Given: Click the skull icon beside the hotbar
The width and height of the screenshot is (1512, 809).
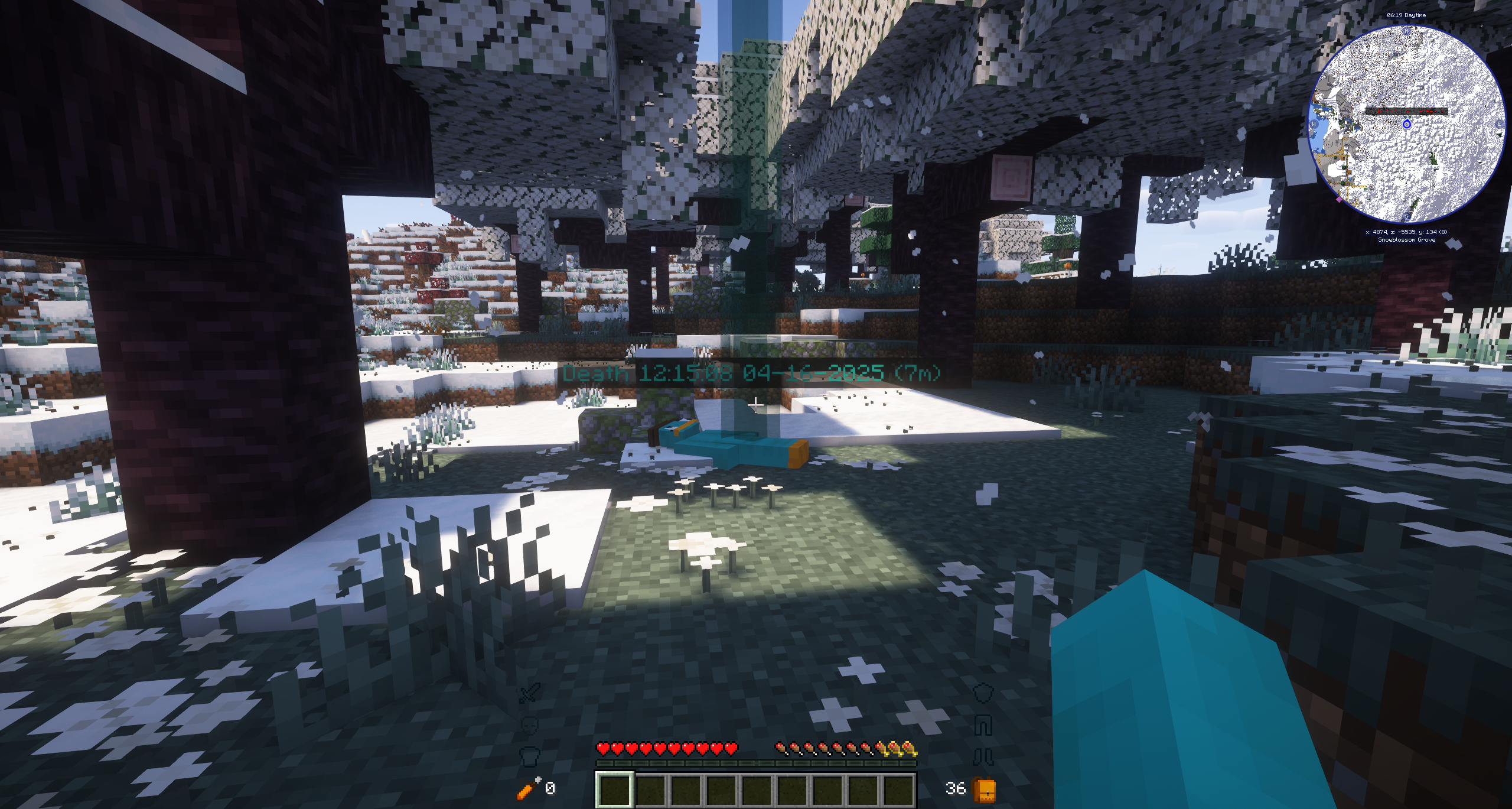Looking at the screenshot, I should click(x=530, y=726).
